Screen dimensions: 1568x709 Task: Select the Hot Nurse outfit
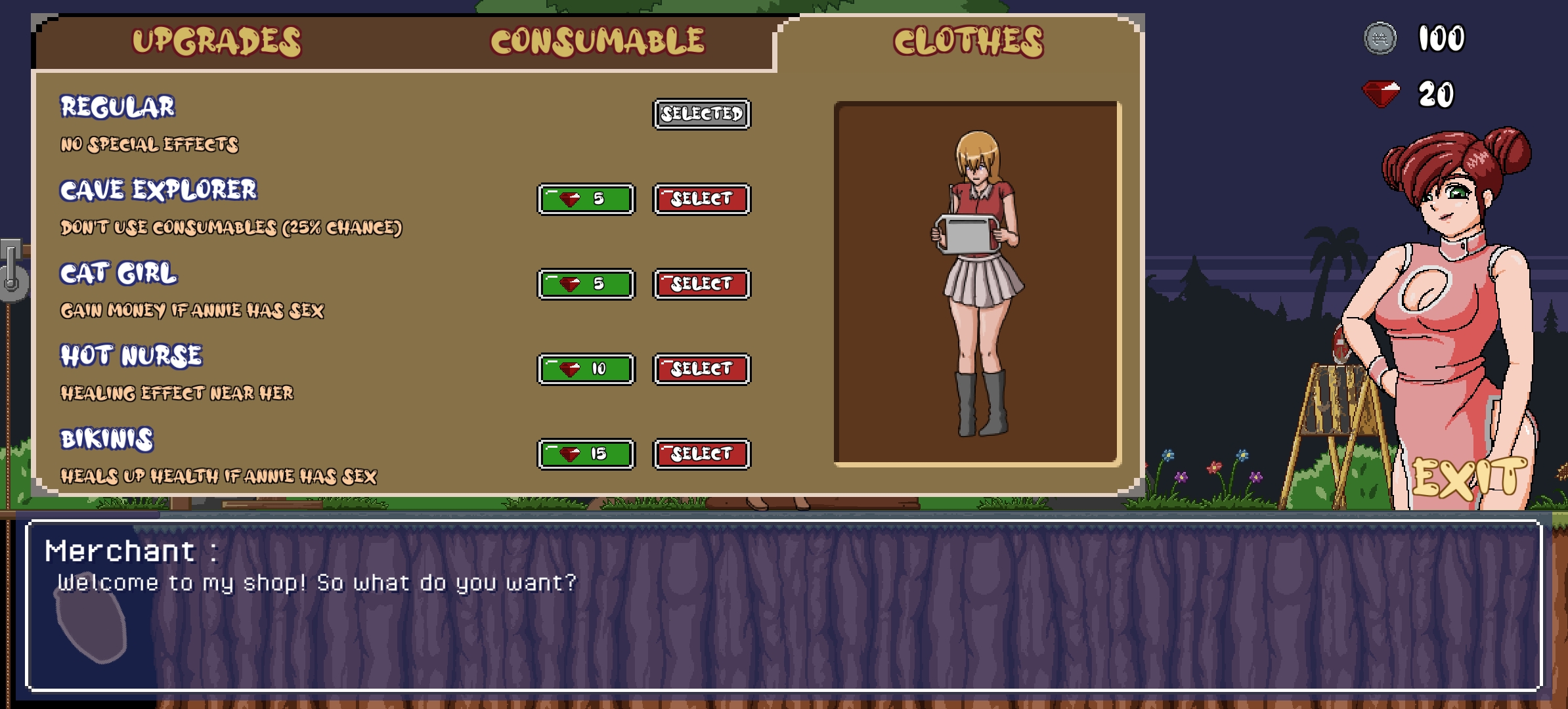tap(701, 369)
